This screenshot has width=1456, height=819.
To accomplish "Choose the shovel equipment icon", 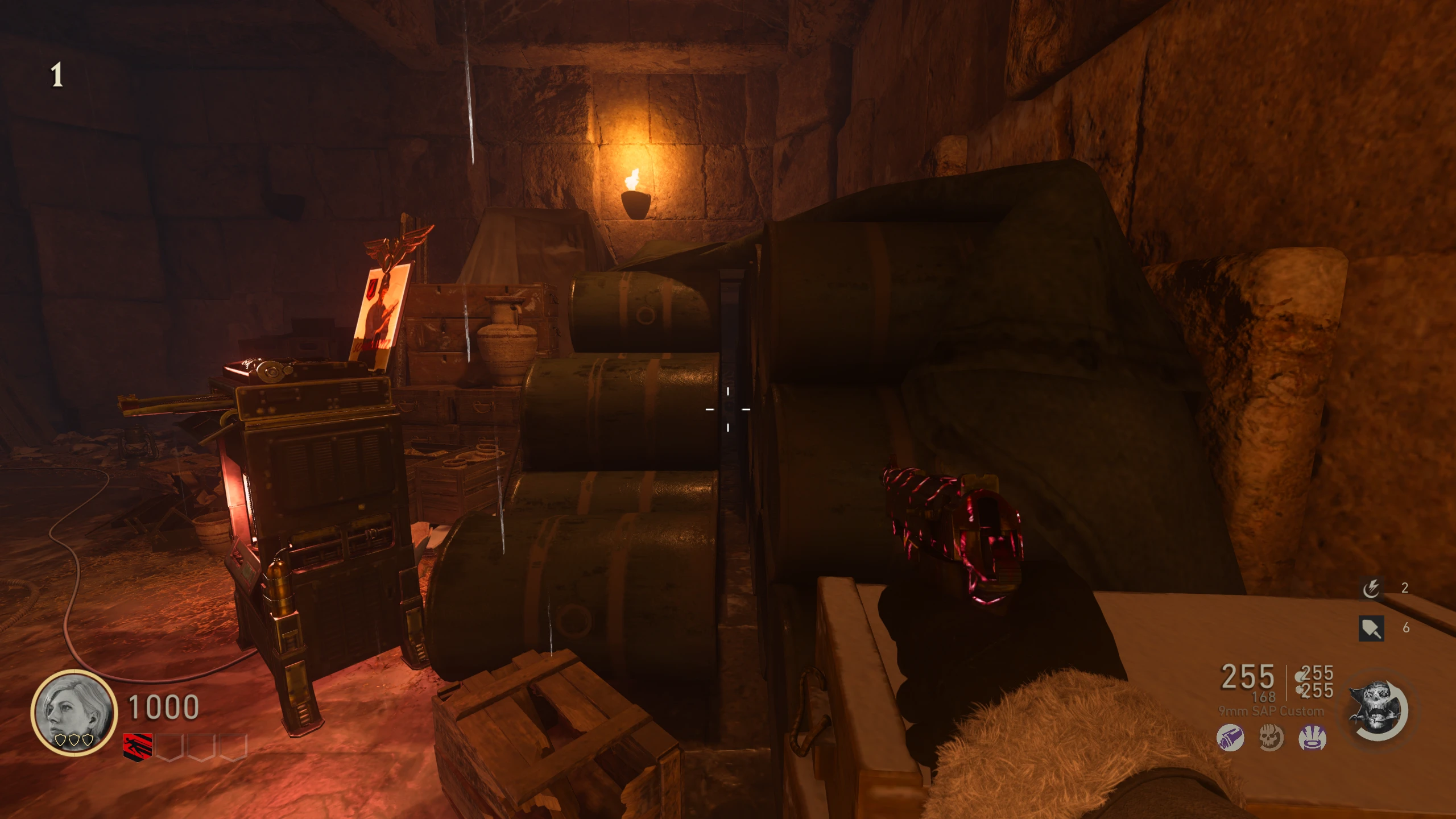I will pyautogui.click(x=1371, y=628).
